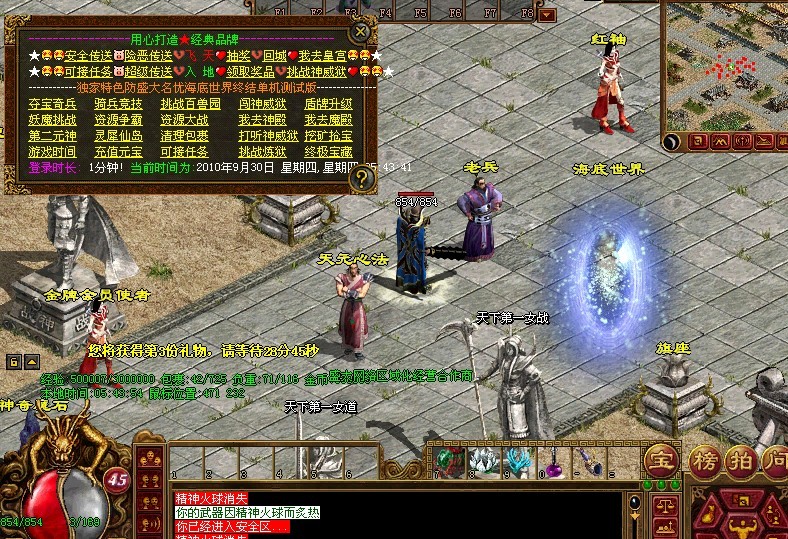Open the 榜 ranking button
Screen dimensions: 788x539
[703, 461]
